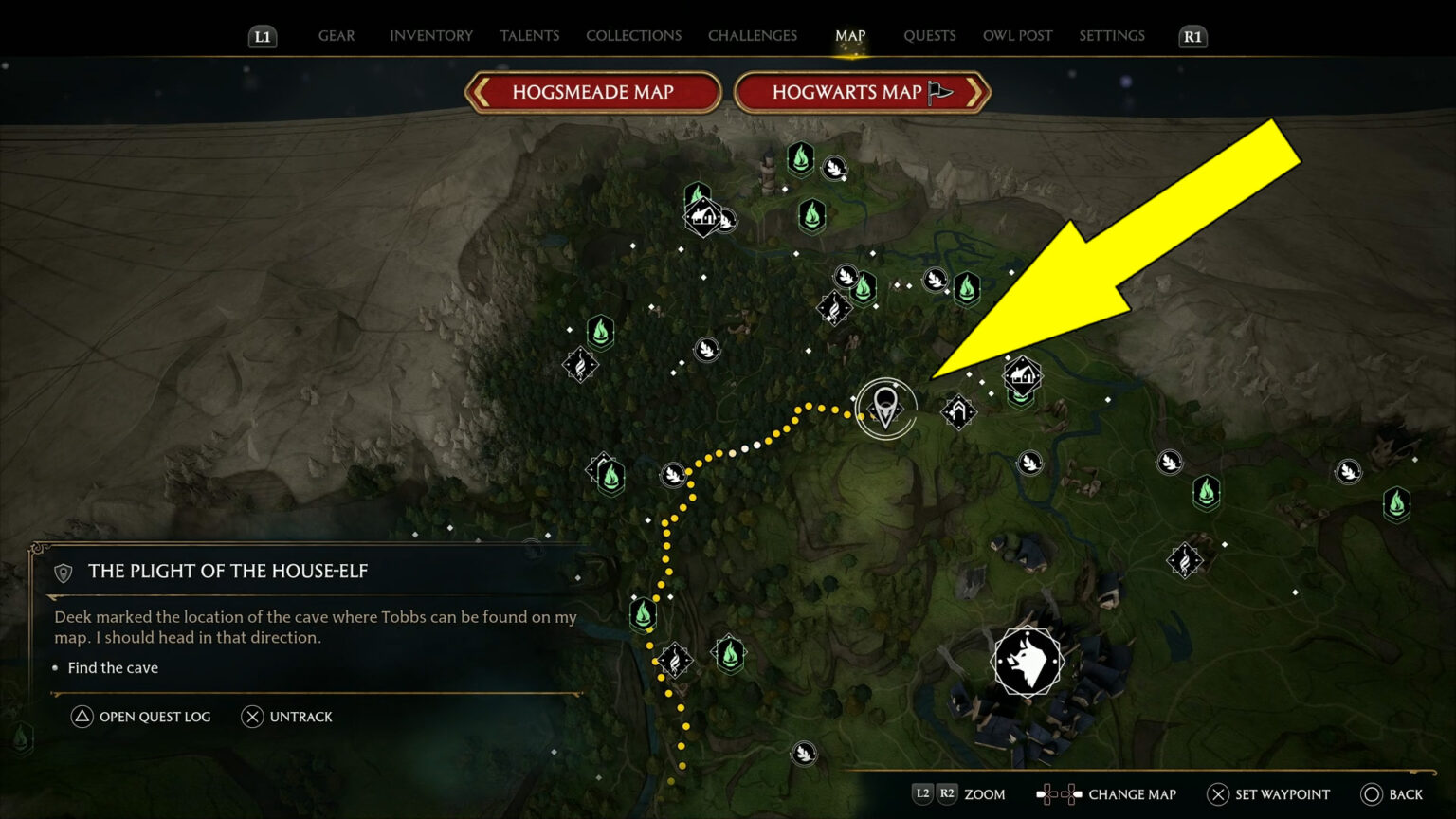Select the large wolf-head hamlet emblem

click(1028, 662)
